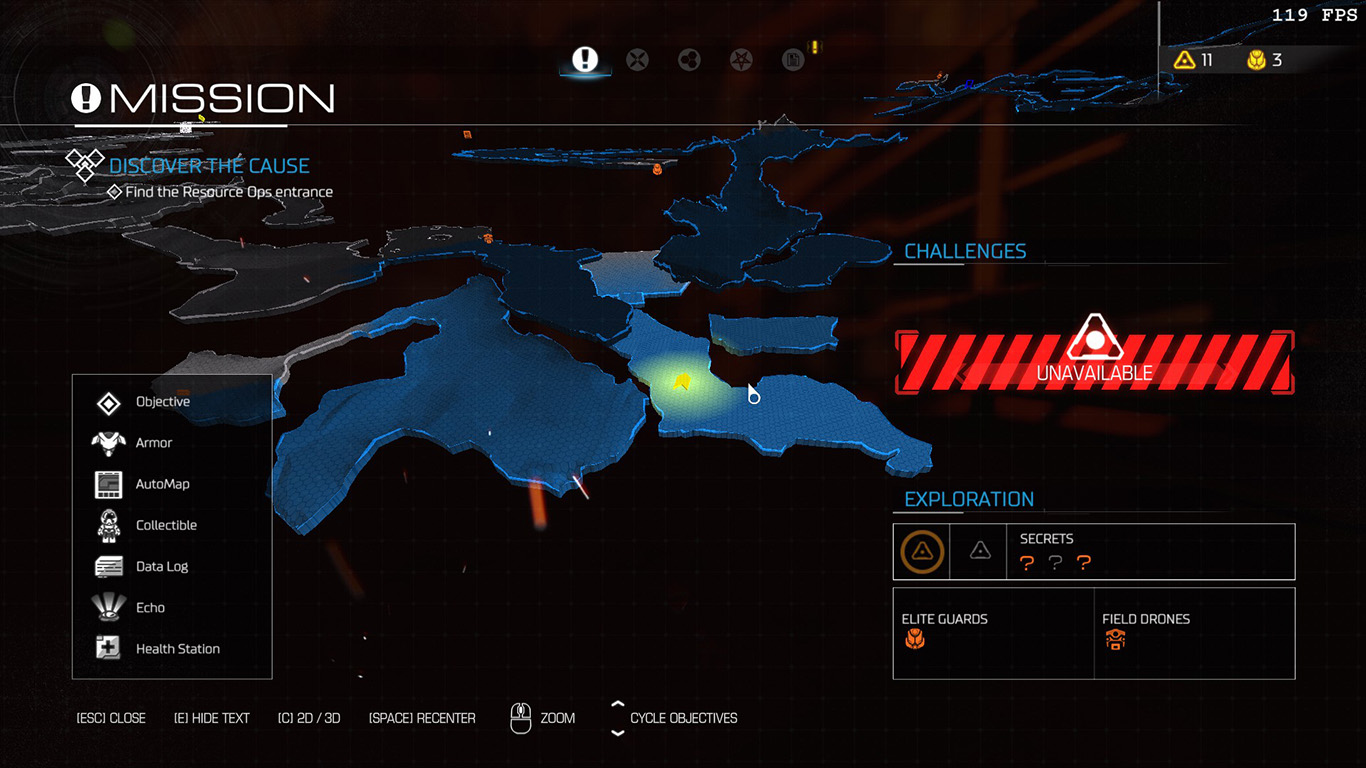
Task: Switch to the weapons tab at the top
Action: [637, 59]
